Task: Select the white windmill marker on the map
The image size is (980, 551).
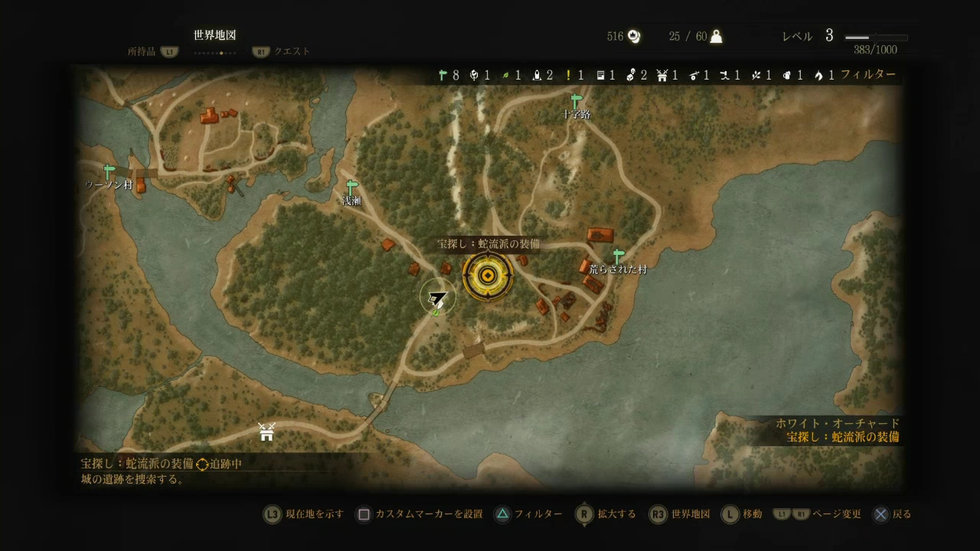Action: pos(266,432)
